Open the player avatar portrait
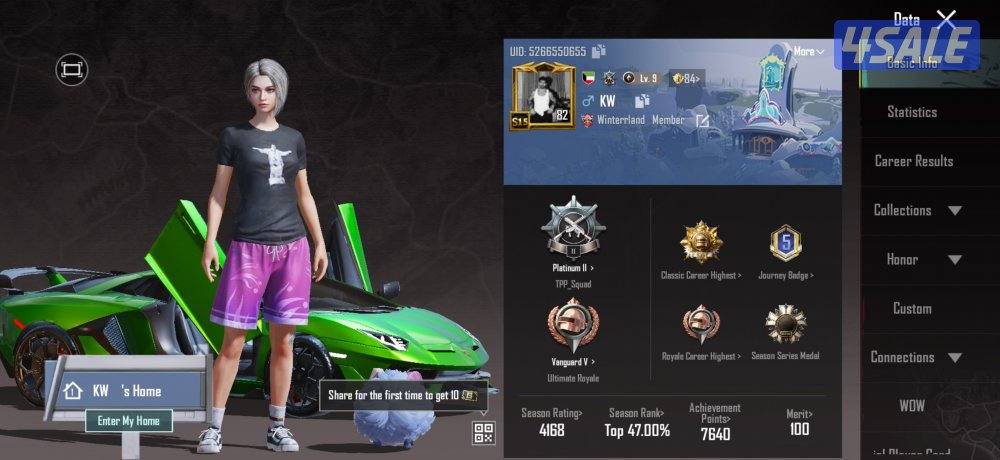The width and height of the screenshot is (1000, 460). [540, 96]
